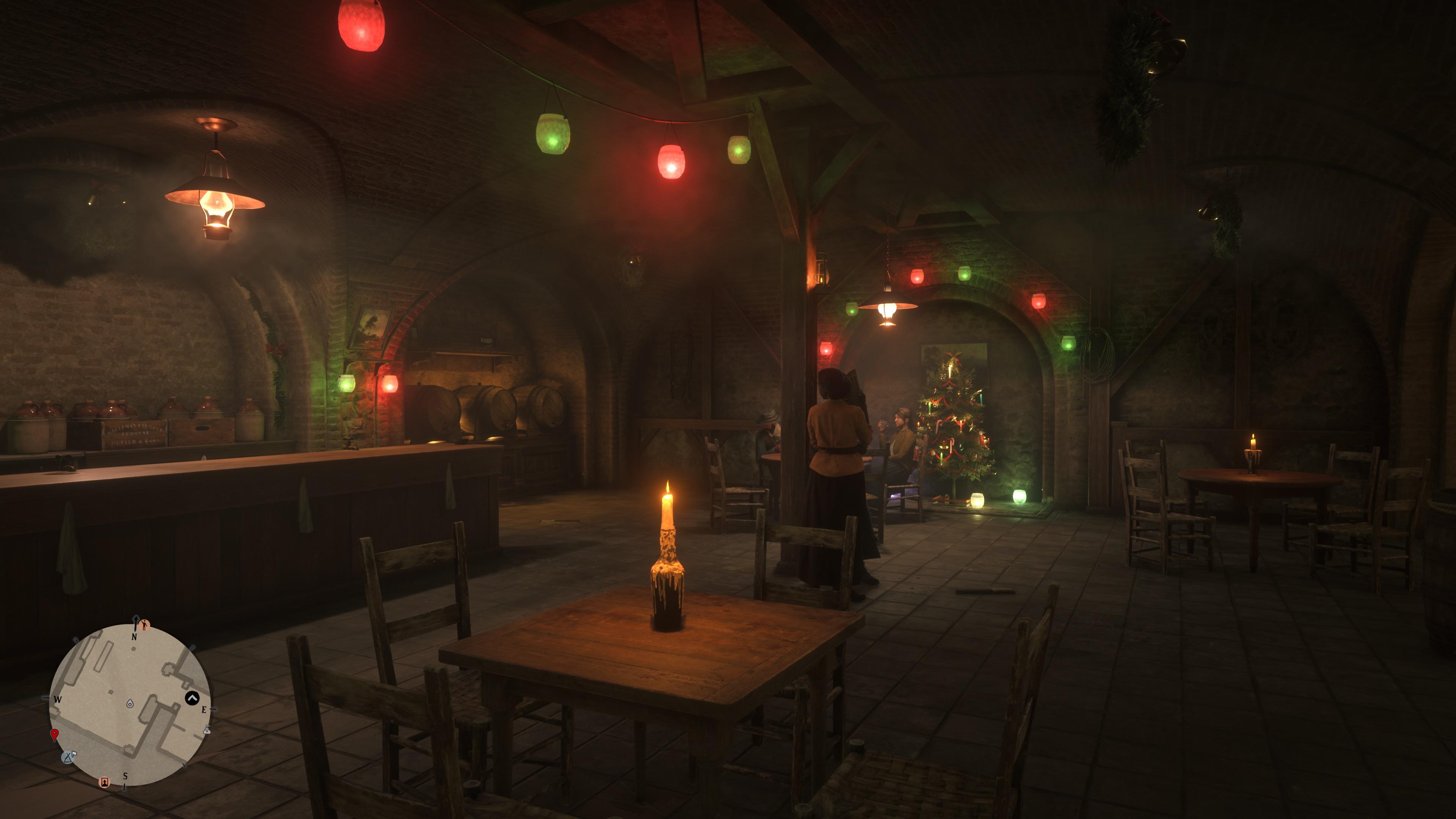
Task: Select the compass letter S marker on minimap
Action: (x=126, y=776)
